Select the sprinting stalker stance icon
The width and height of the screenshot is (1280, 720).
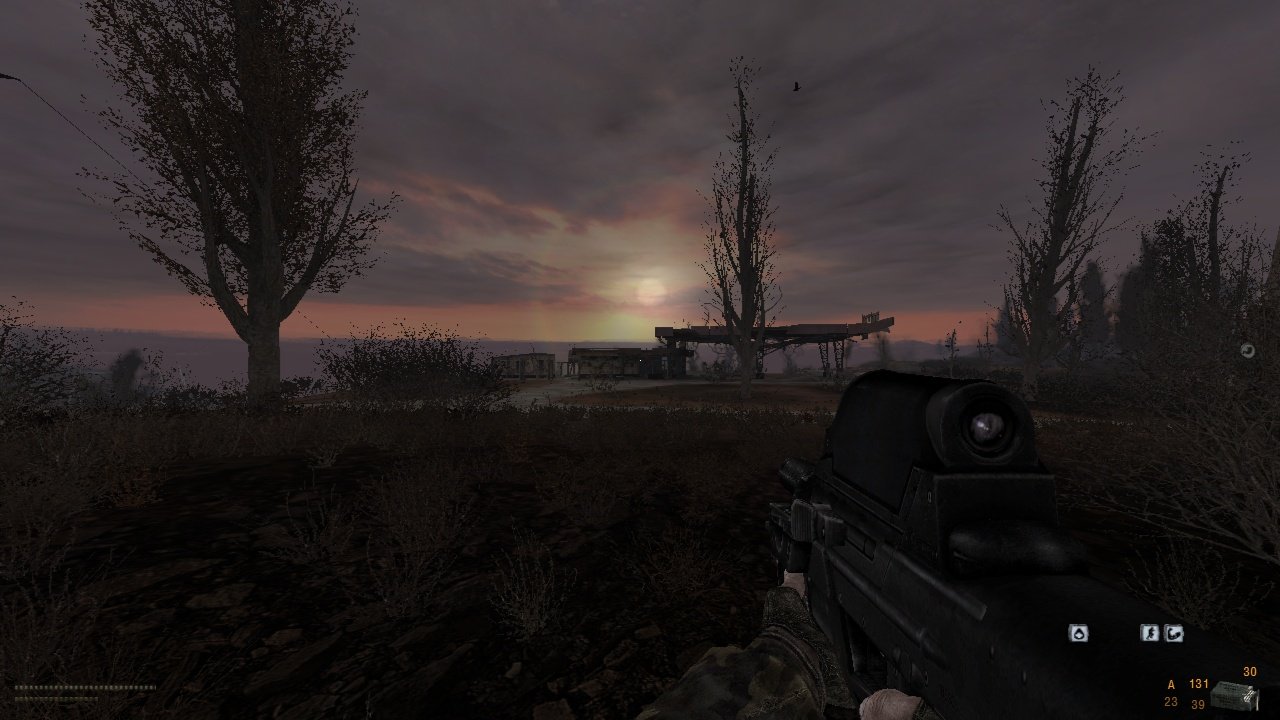click(x=1149, y=633)
